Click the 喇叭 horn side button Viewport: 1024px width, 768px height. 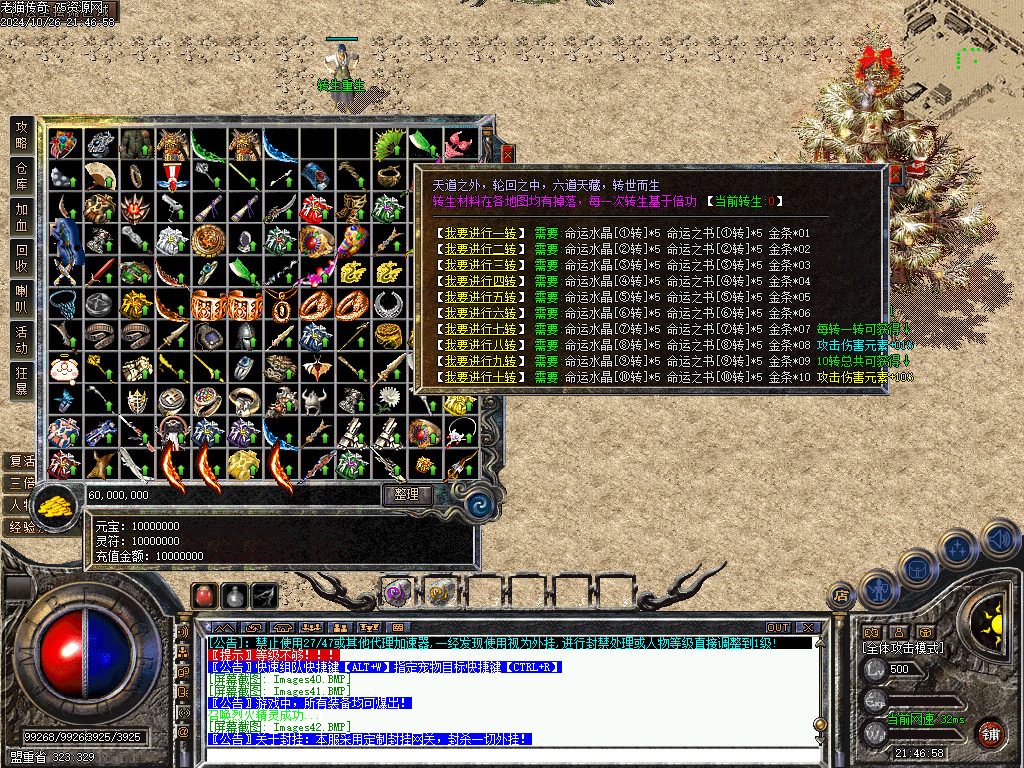click(22, 299)
